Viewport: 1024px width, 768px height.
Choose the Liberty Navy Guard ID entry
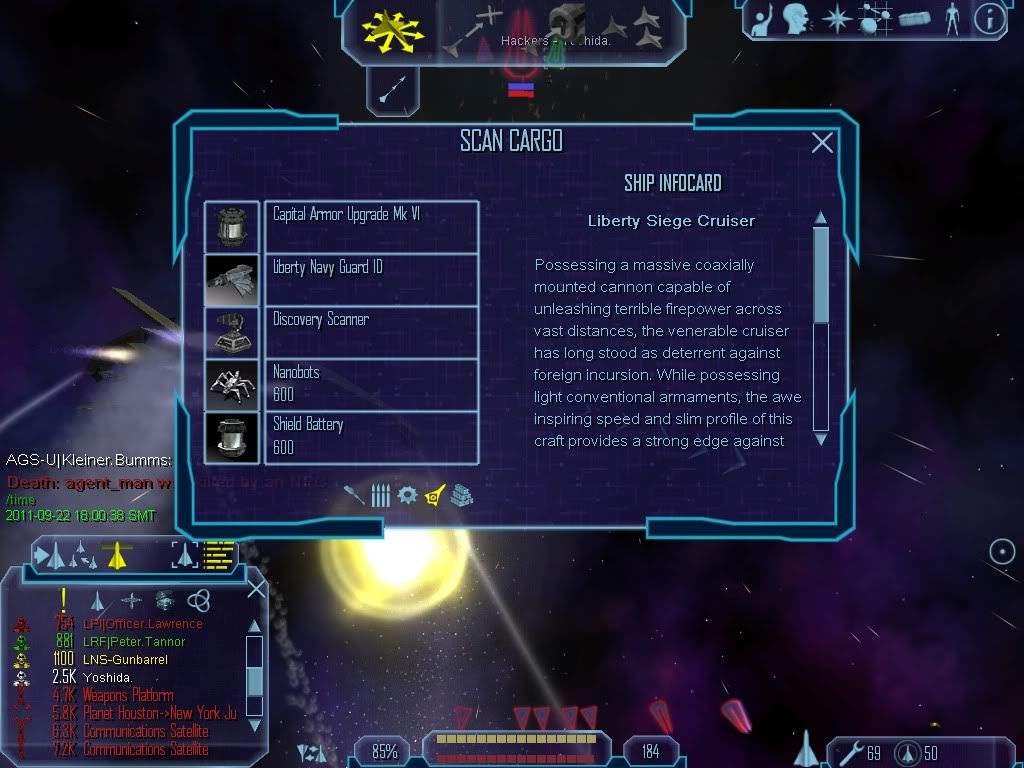click(x=371, y=280)
